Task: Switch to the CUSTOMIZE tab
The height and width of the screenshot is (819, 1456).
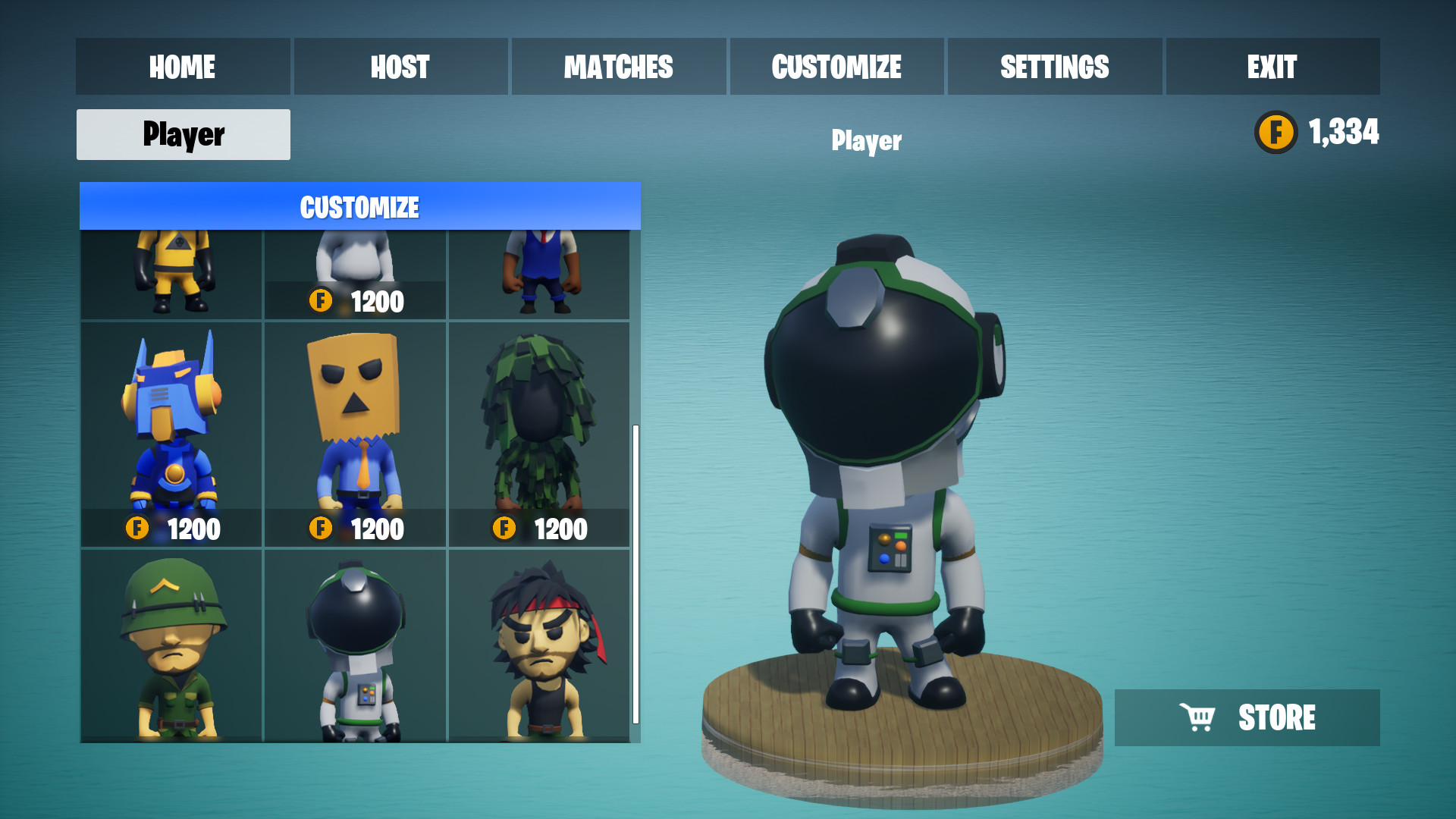Action: (x=836, y=67)
